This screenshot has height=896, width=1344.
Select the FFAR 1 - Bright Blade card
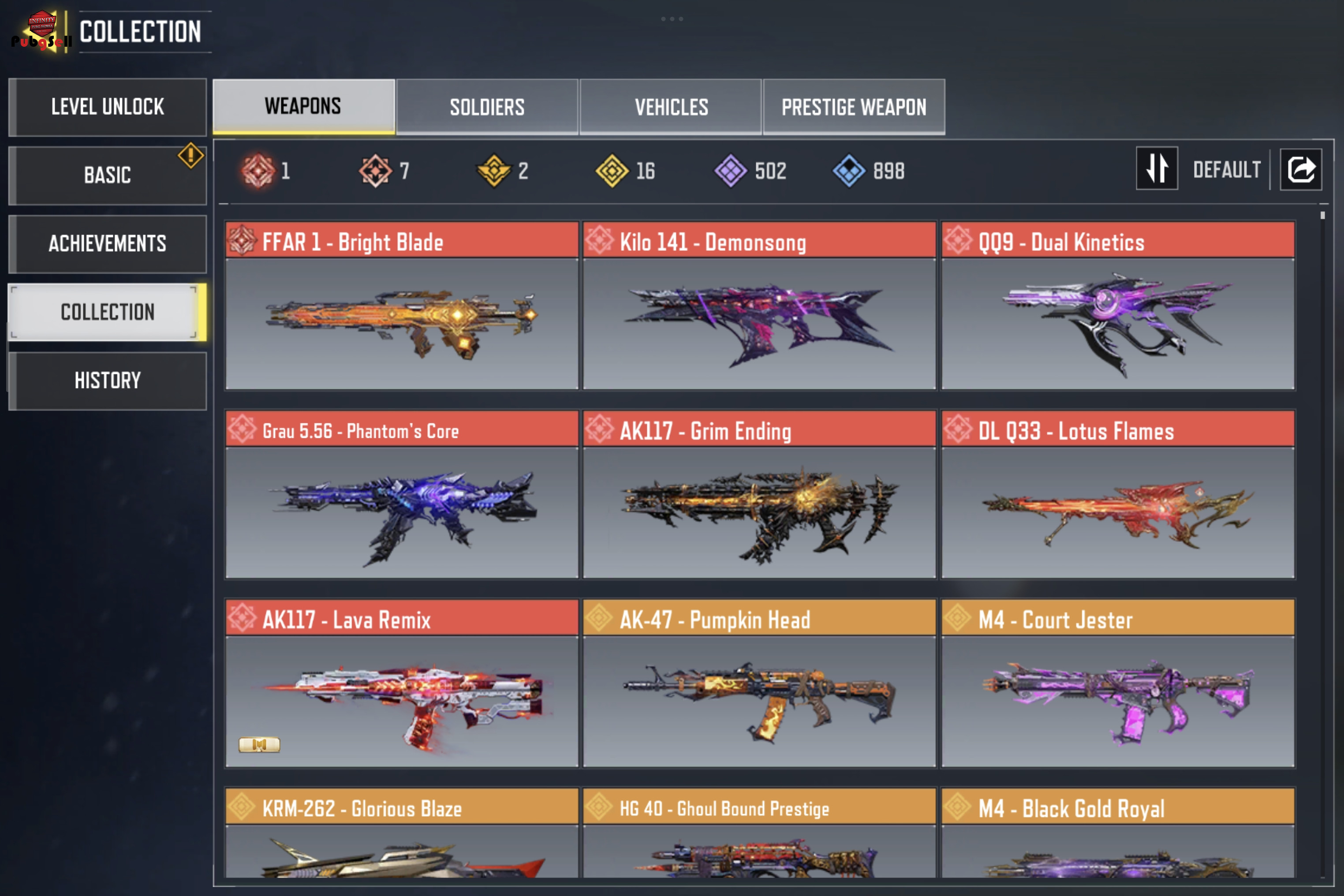(x=402, y=306)
